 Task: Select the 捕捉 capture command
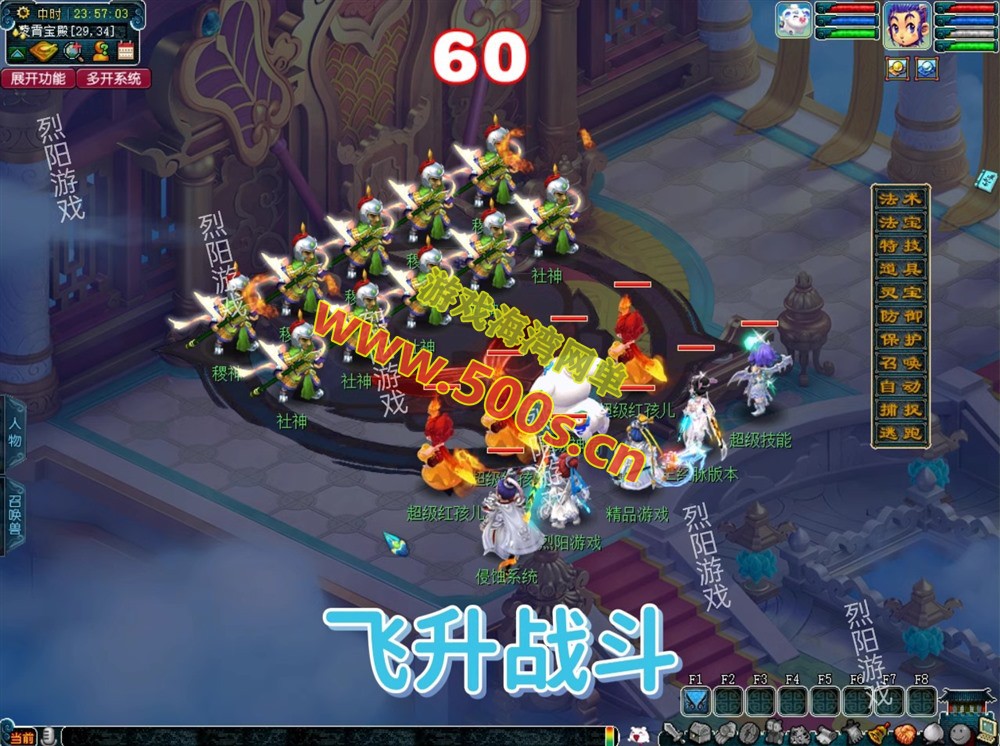[x=899, y=410]
